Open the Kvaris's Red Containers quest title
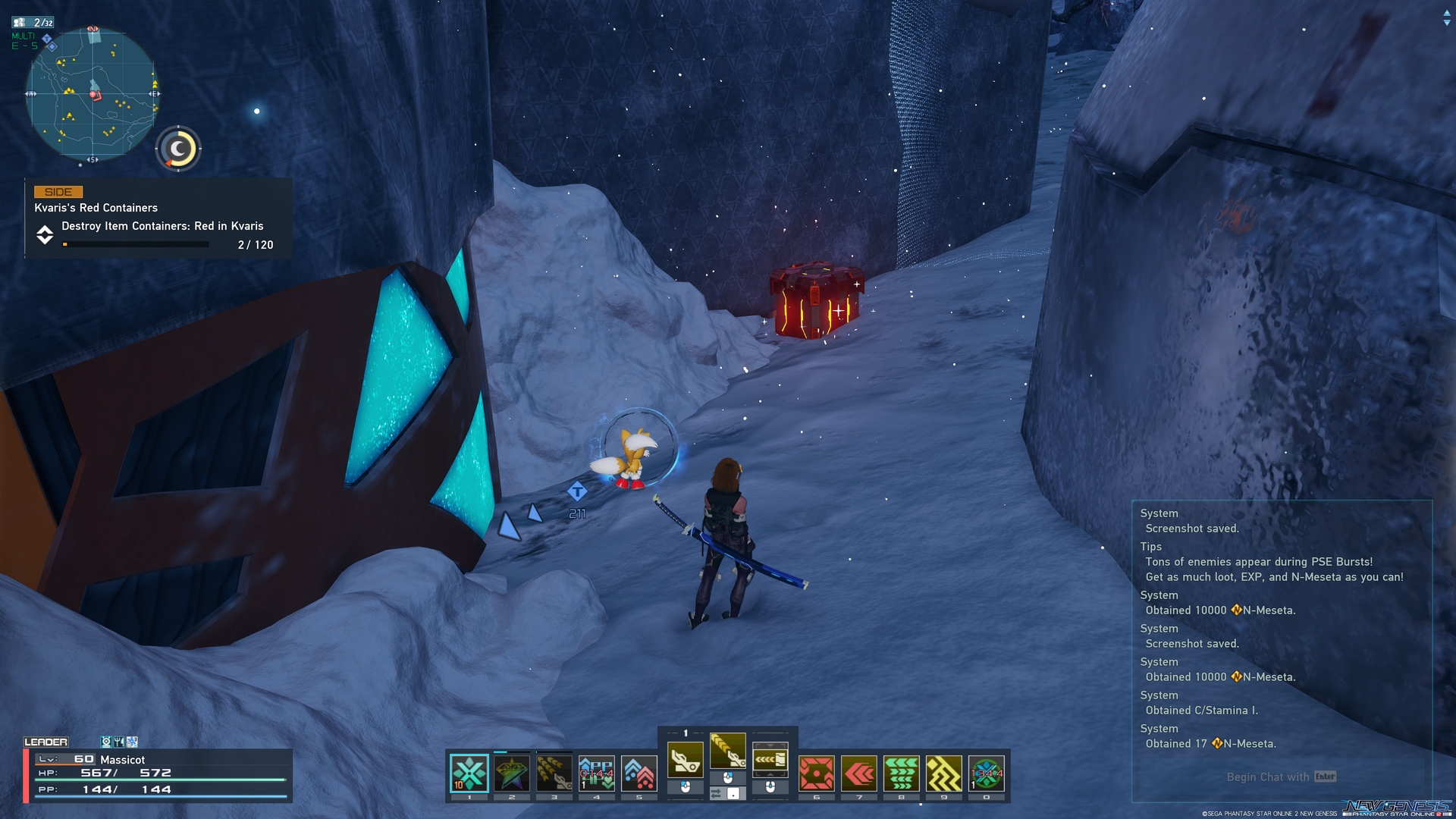 94,207
